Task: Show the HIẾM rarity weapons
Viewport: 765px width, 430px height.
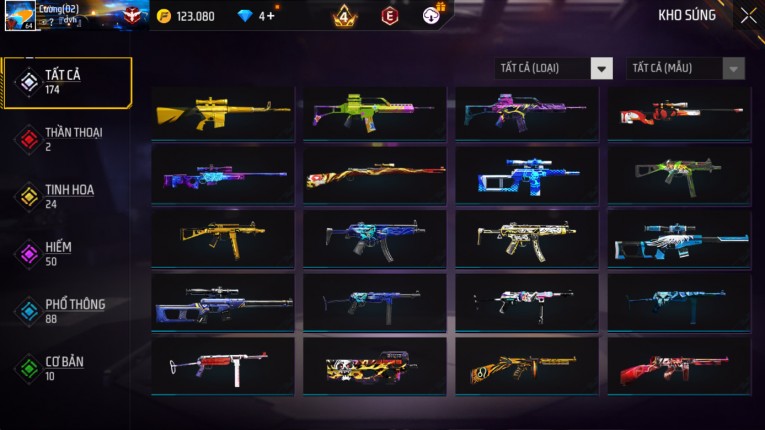Action: click(67, 253)
